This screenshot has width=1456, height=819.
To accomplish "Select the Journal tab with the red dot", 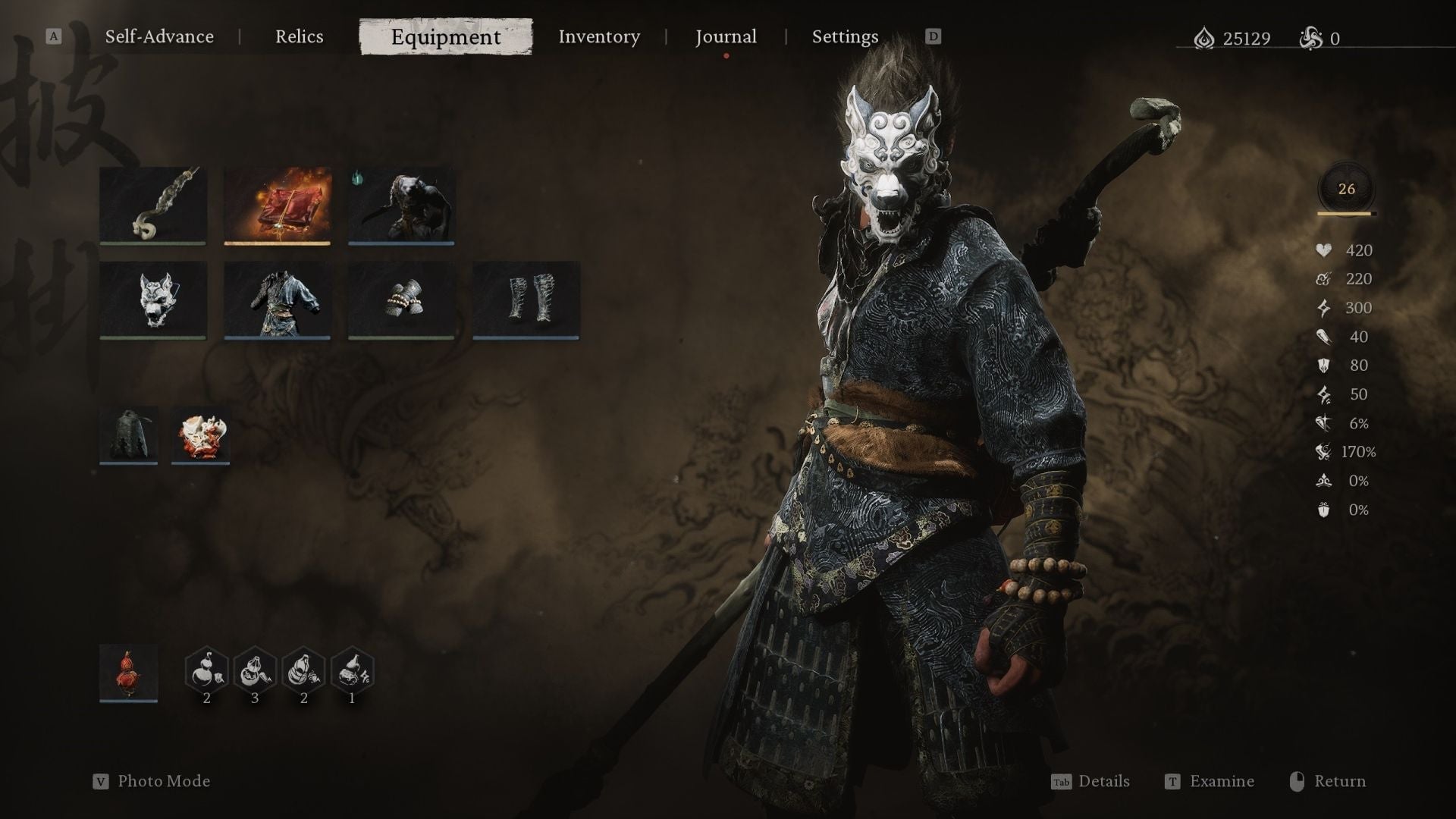I will (726, 36).
